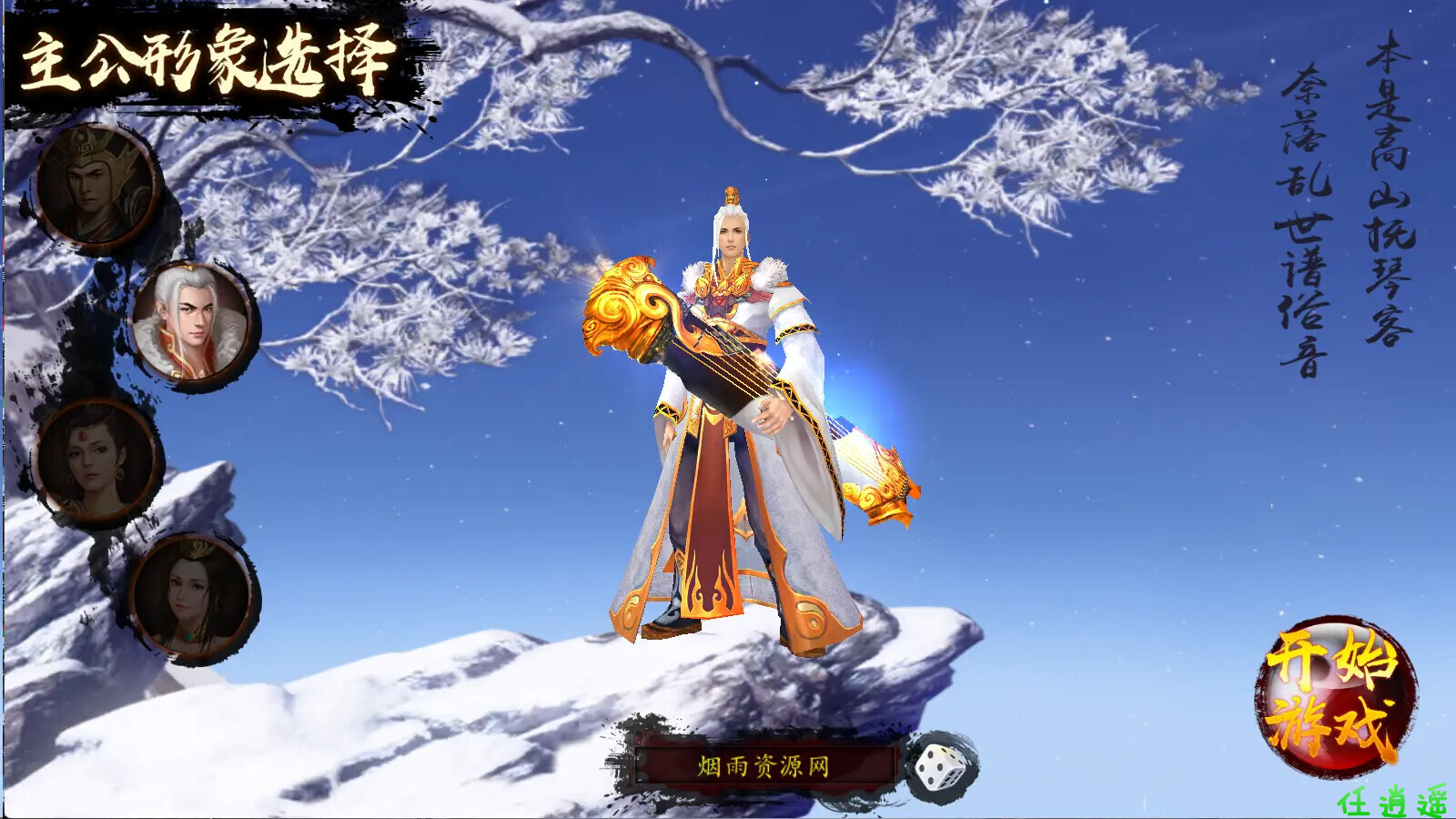1456x819 pixels.
Task: Edit the character name field 烟雨资源网
Action: click(764, 766)
